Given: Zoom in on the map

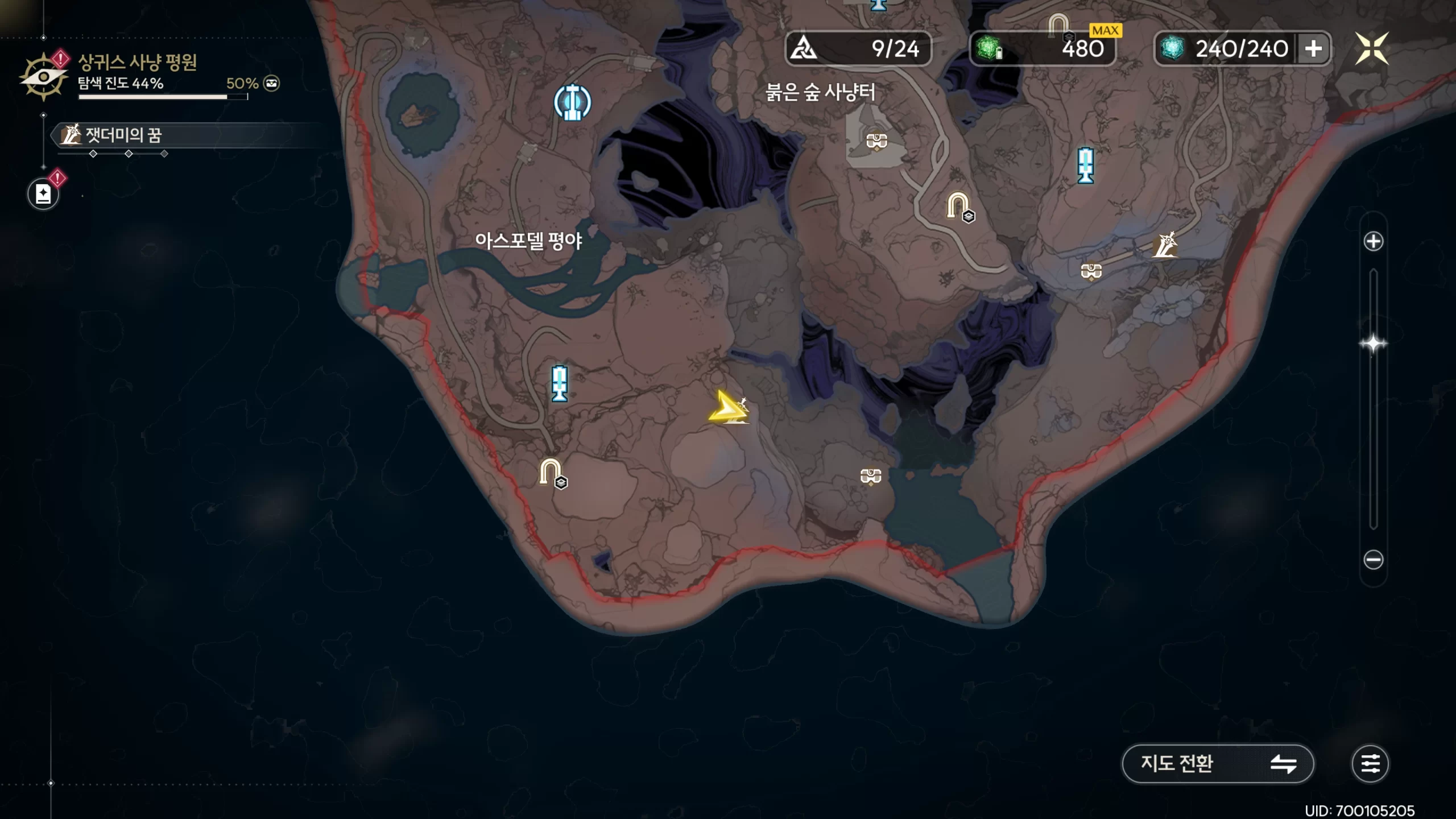Looking at the screenshot, I should click(x=1373, y=241).
